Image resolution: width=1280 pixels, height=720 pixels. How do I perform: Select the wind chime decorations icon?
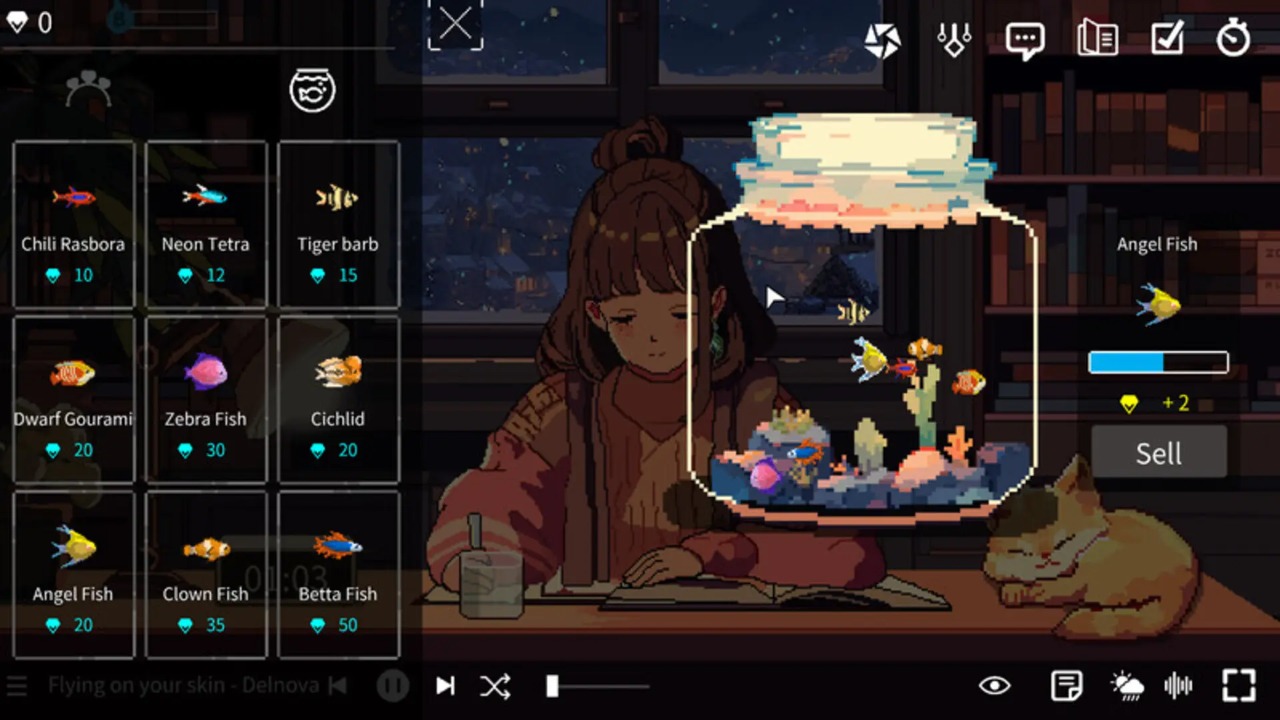coord(953,39)
